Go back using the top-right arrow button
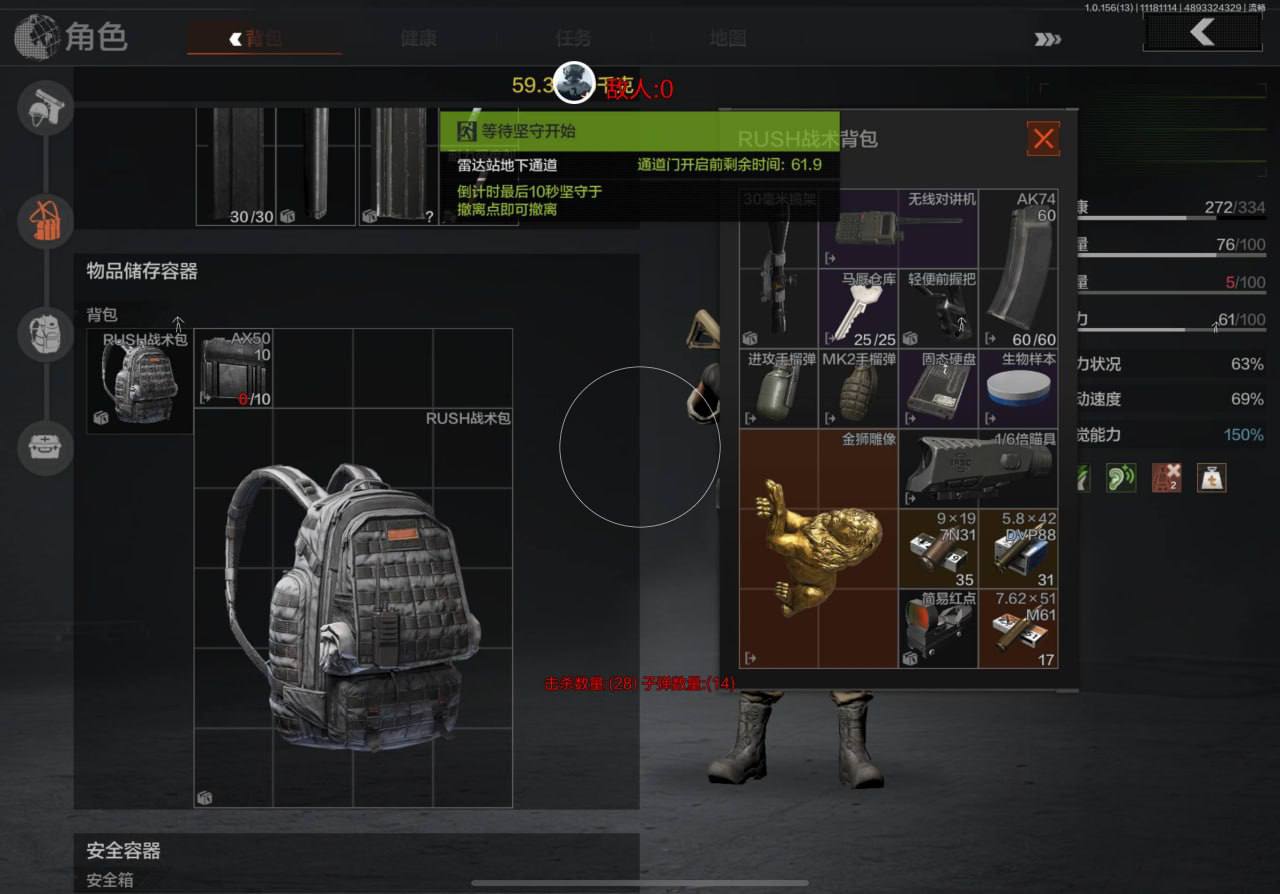 coord(1202,33)
